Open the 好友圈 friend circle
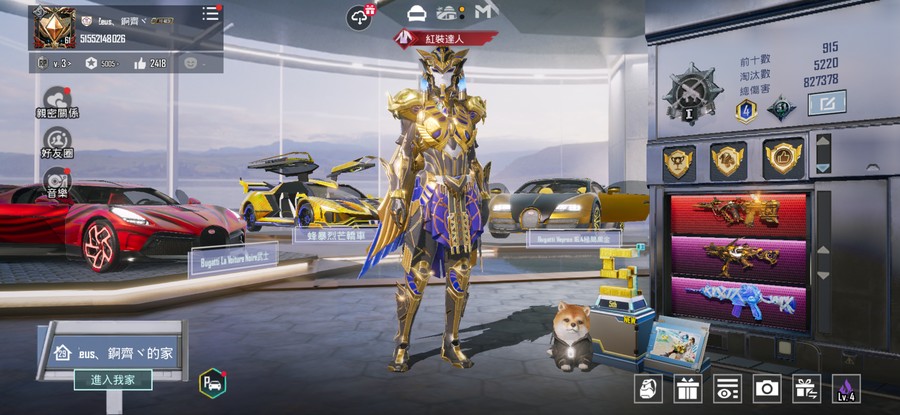 58,141
